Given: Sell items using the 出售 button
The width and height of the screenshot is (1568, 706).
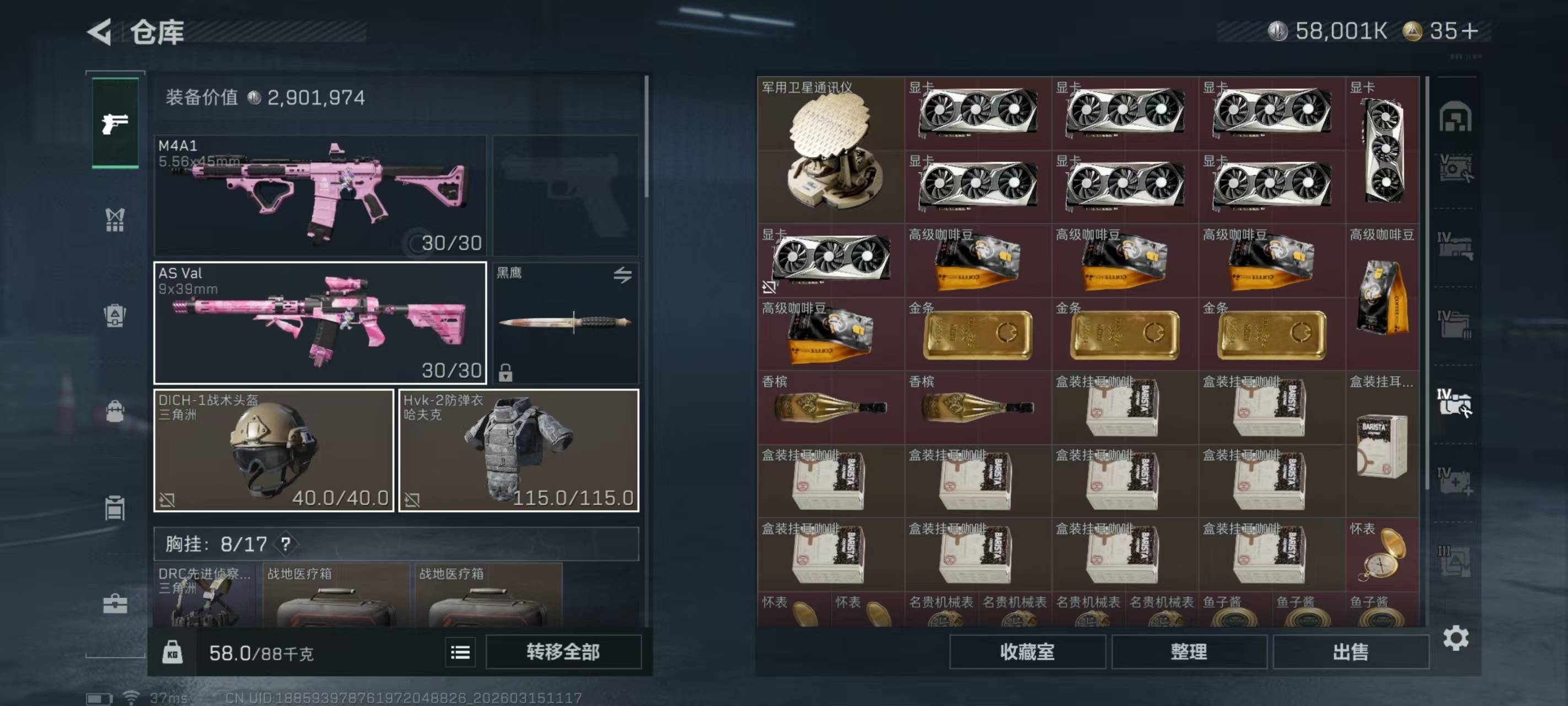Looking at the screenshot, I should (1350, 652).
